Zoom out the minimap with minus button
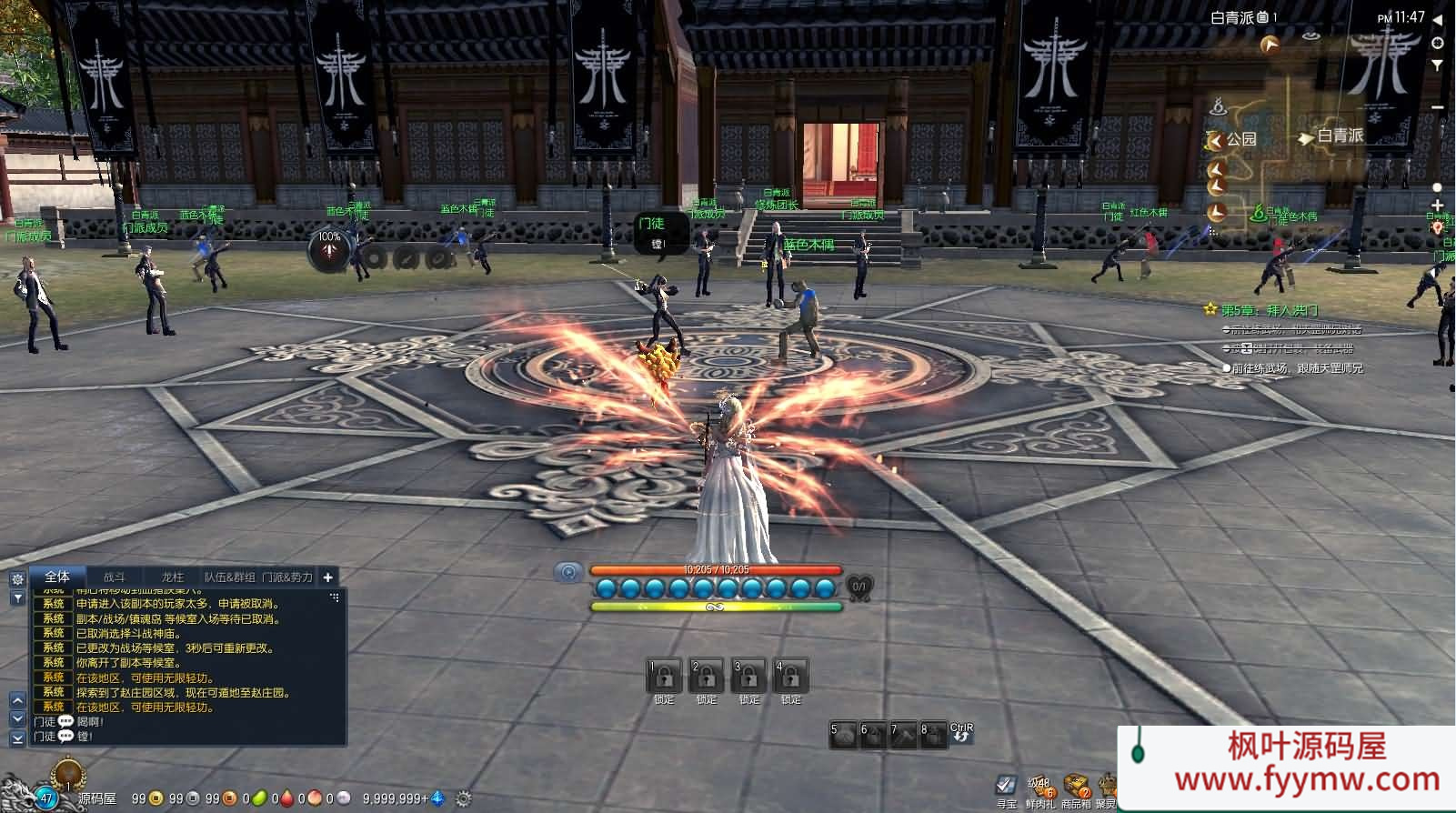This screenshot has width=1456, height=813. click(1437, 107)
